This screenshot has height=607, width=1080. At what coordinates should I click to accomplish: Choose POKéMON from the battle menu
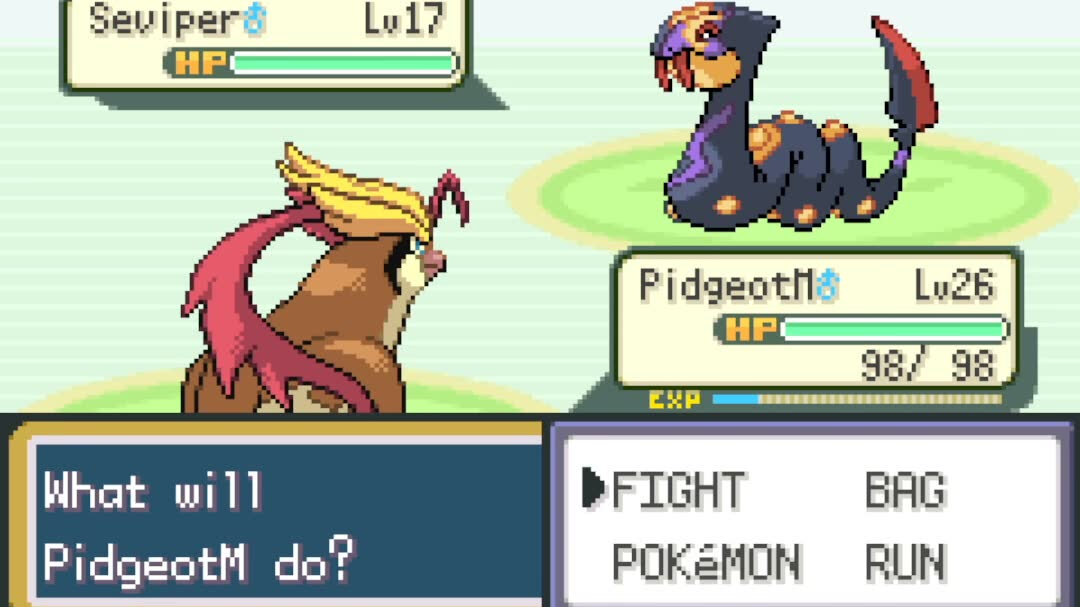(706, 563)
